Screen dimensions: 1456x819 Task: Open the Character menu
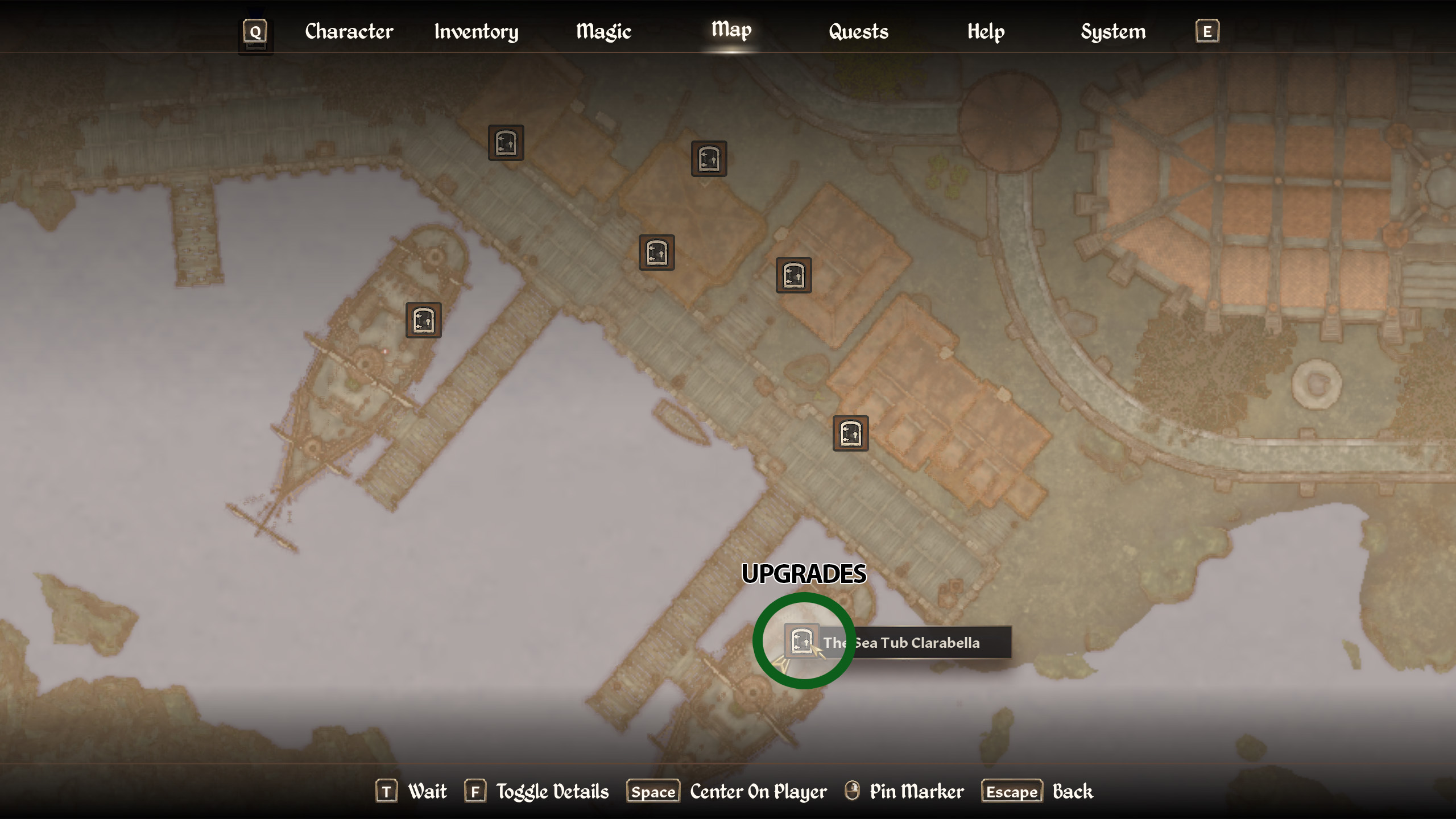pyautogui.click(x=348, y=32)
